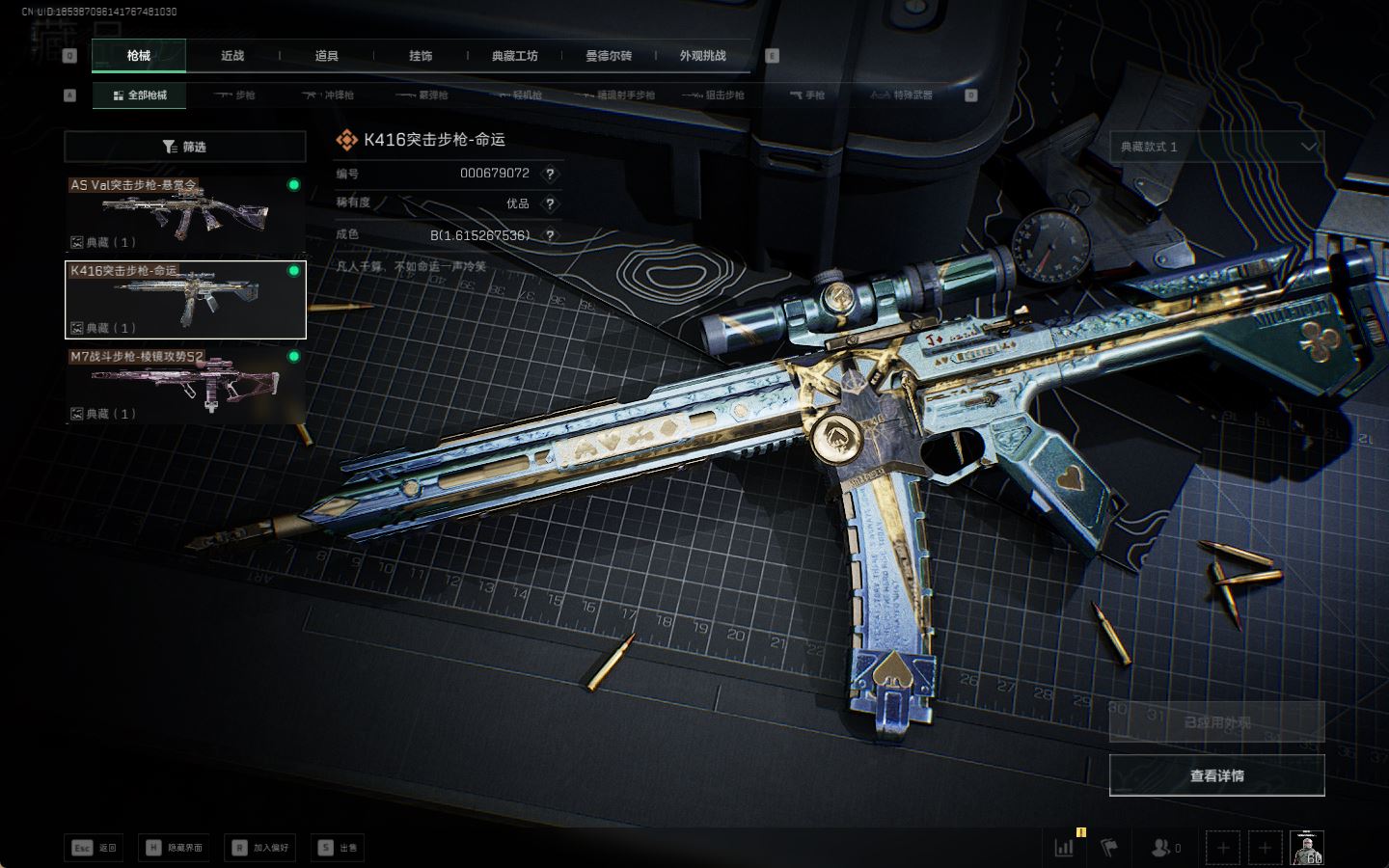Viewport: 1389px width, 868px height.
Task: Open the player avatar portrait
Action: tap(1307, 848)
